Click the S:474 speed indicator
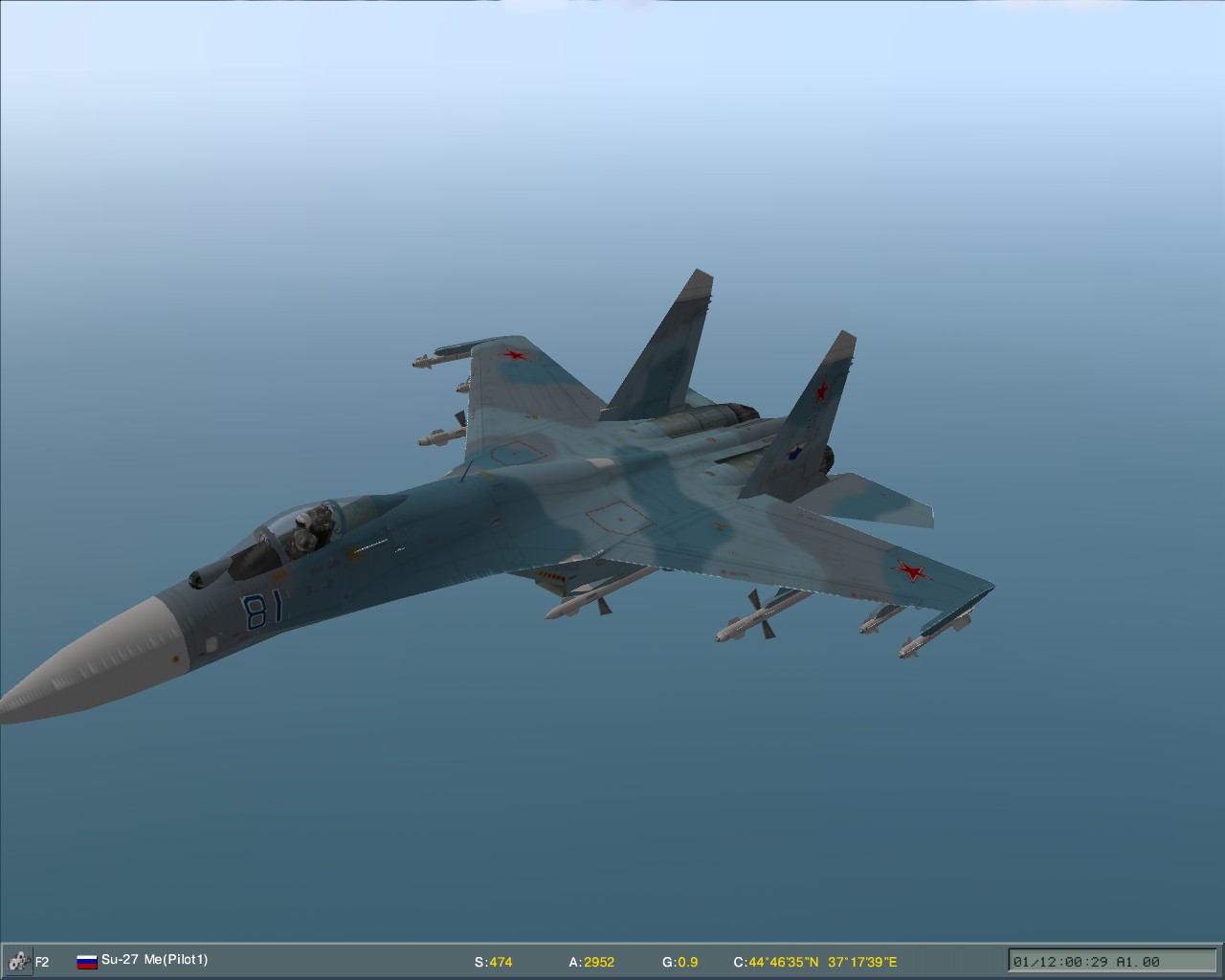Screen dimensions: 1225x980 tap(494, 962)
